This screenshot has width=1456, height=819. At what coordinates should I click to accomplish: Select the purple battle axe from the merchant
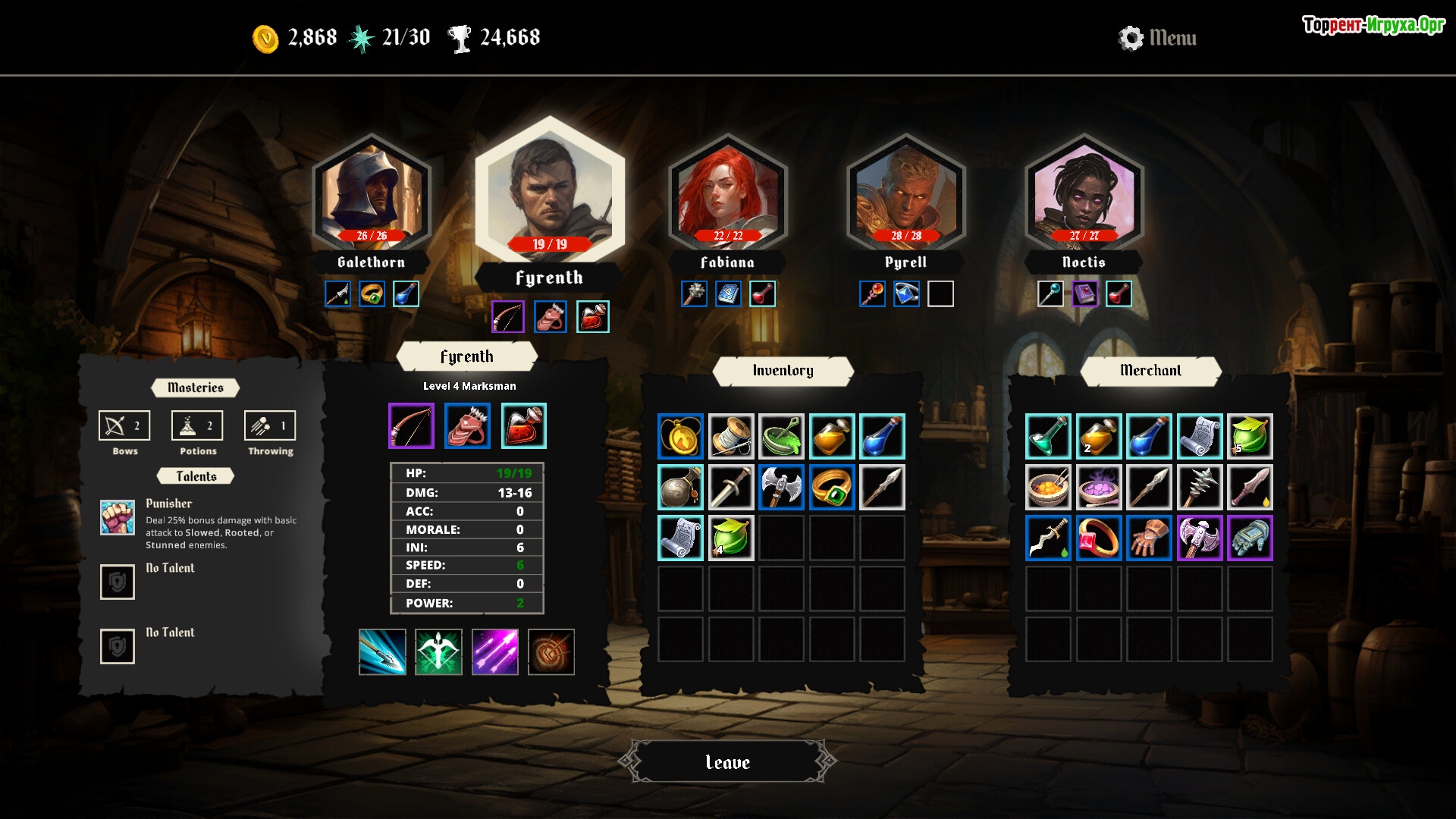[1199, 538]
